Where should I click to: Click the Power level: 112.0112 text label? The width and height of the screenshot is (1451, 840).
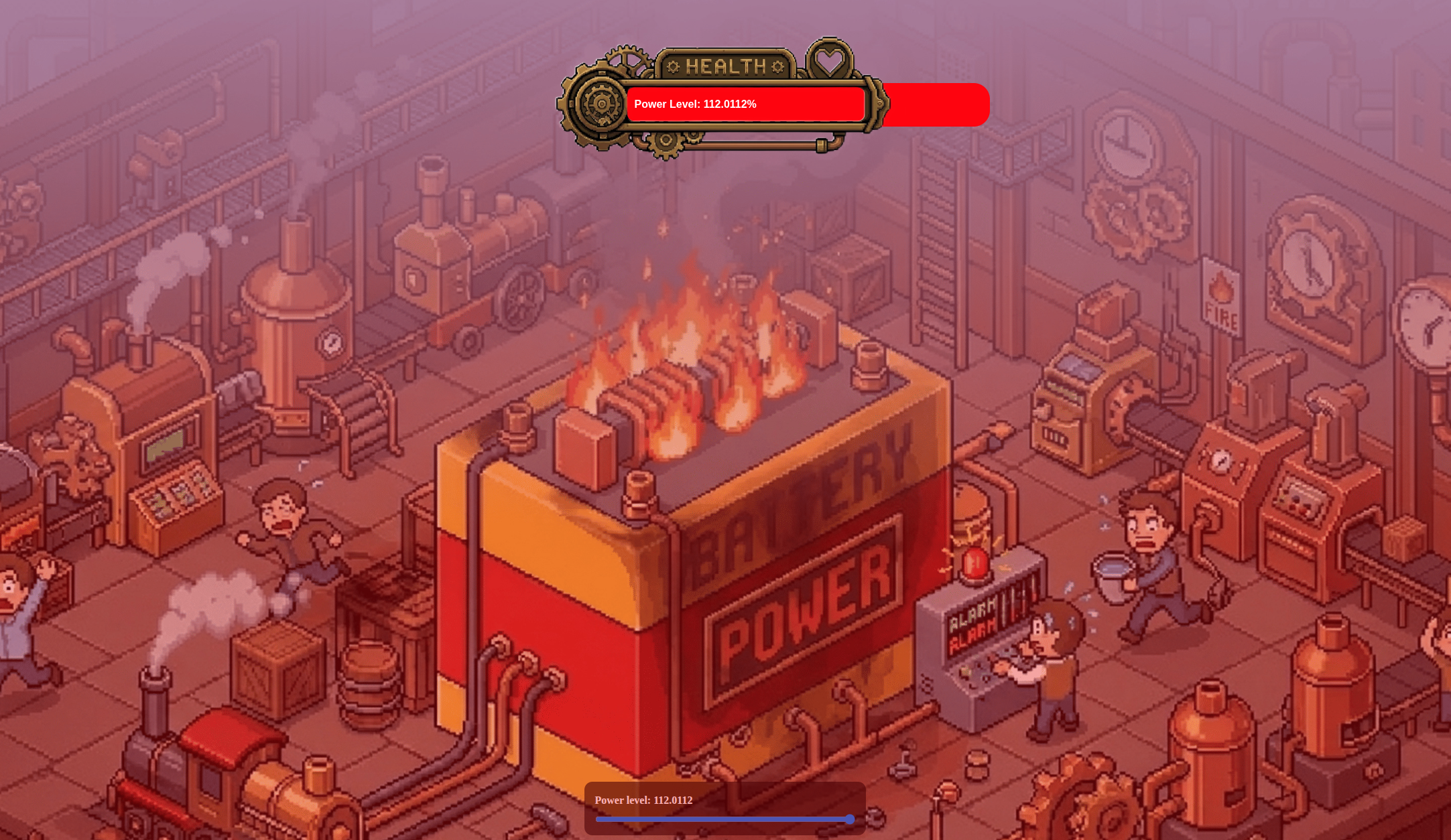(x=643, y=800)
